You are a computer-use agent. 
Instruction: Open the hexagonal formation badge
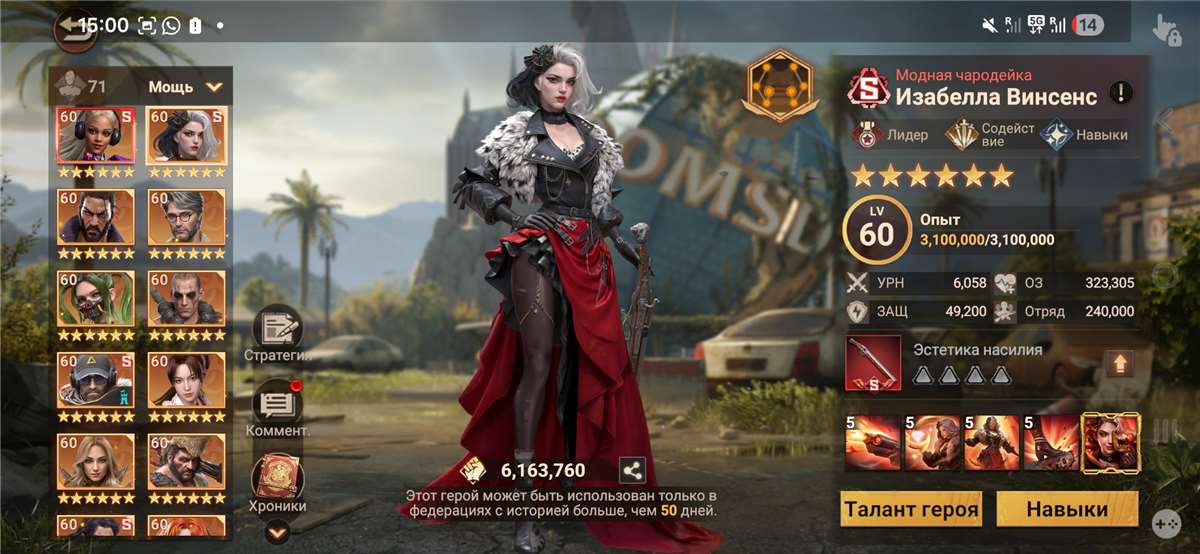[x=779, y=86]
